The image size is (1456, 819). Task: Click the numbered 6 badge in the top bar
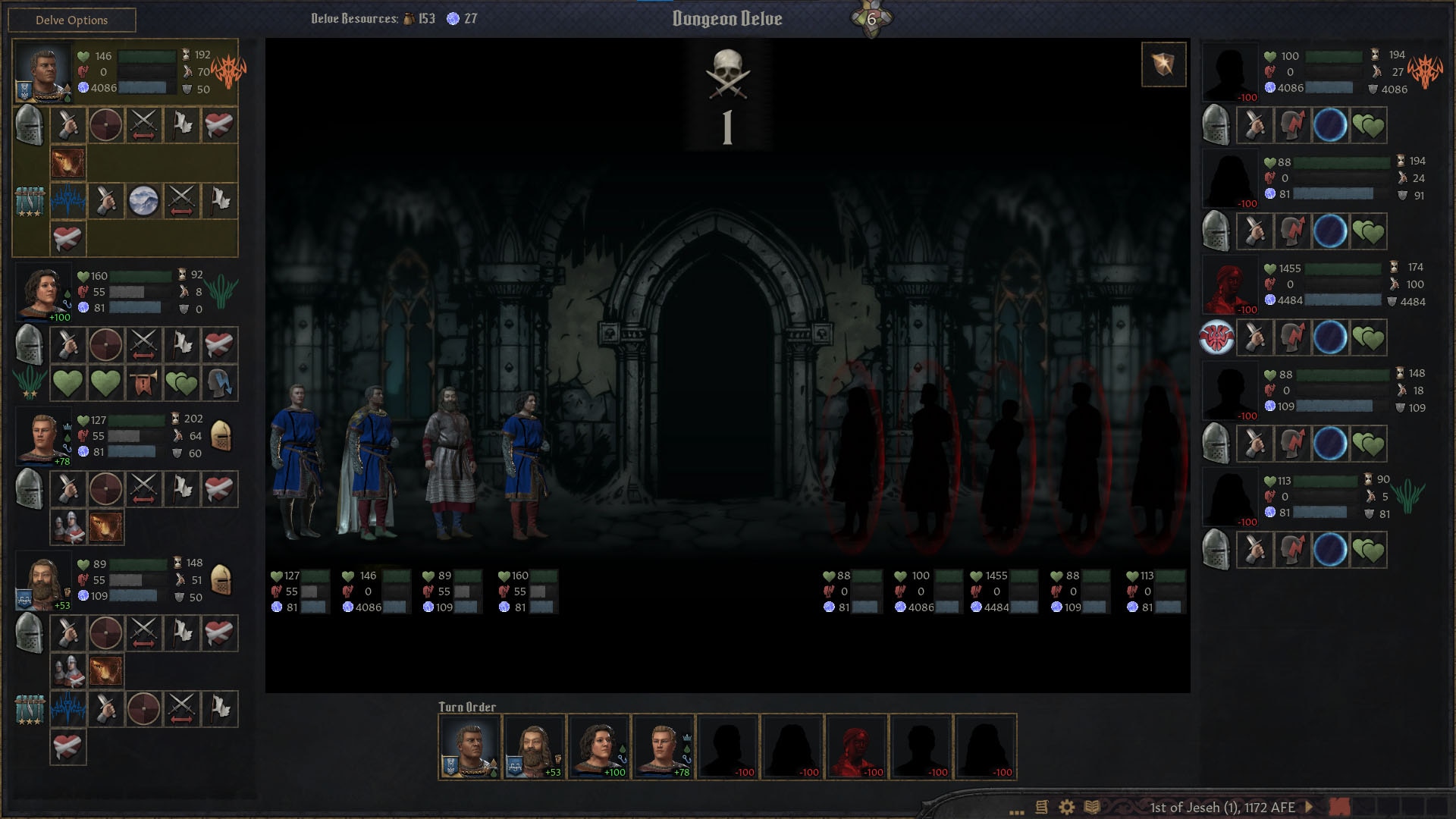click(871, 19)
